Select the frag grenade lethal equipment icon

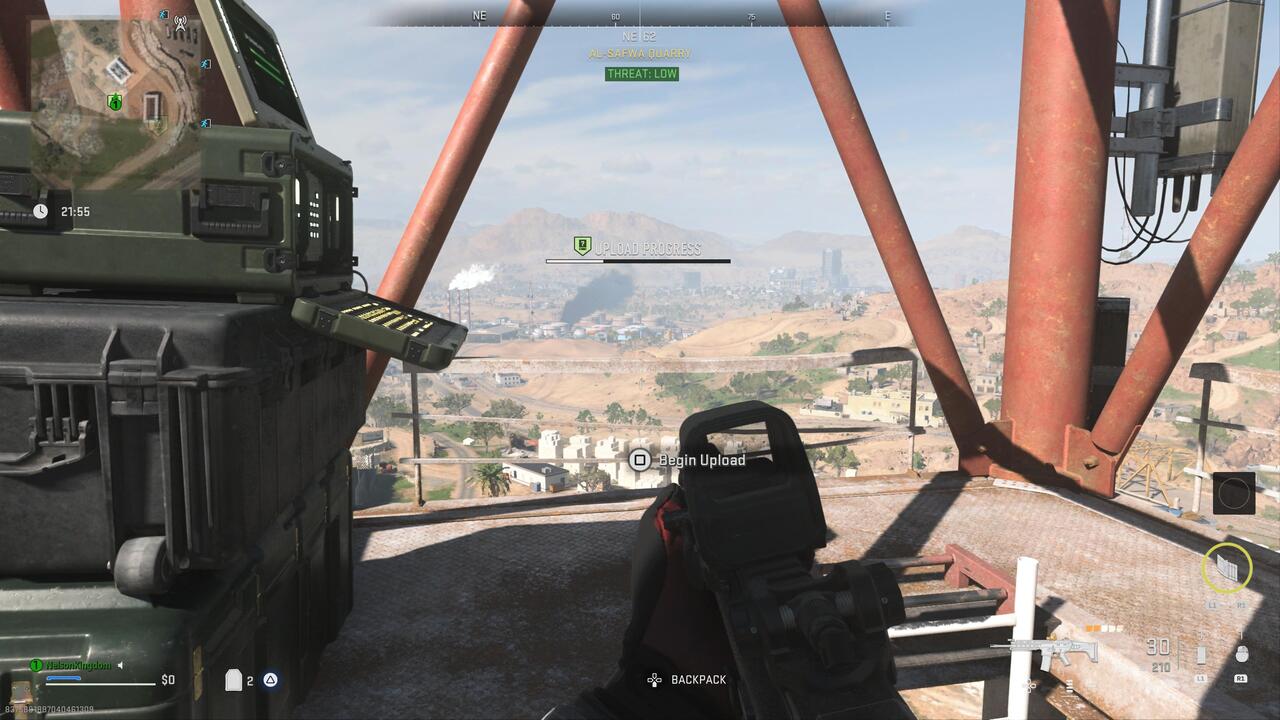[x=1242, y=654]
